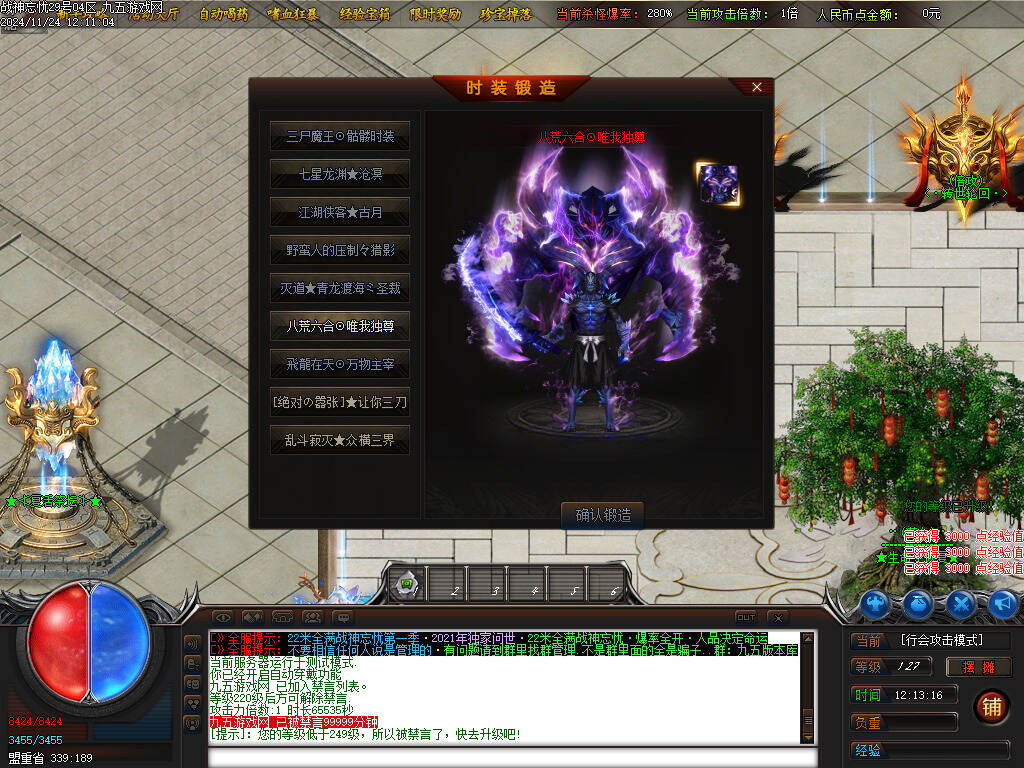
Task: Use the item in hotbar slot 1
Action: (x=408, y=584)
